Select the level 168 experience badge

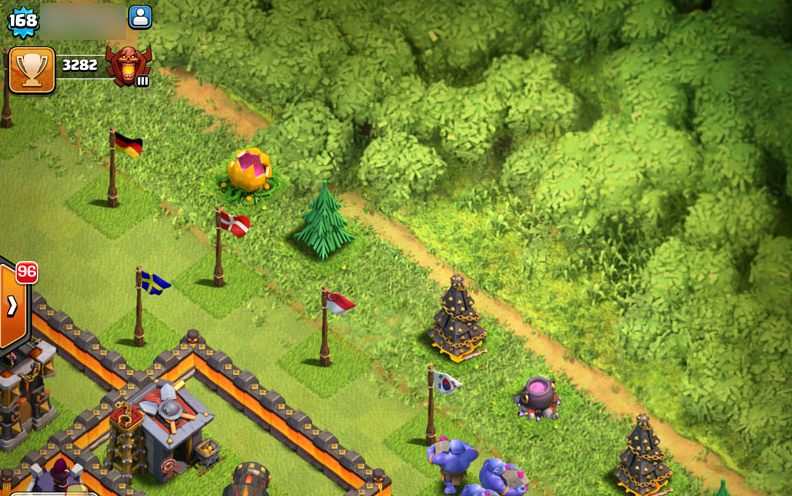(23, 20)
